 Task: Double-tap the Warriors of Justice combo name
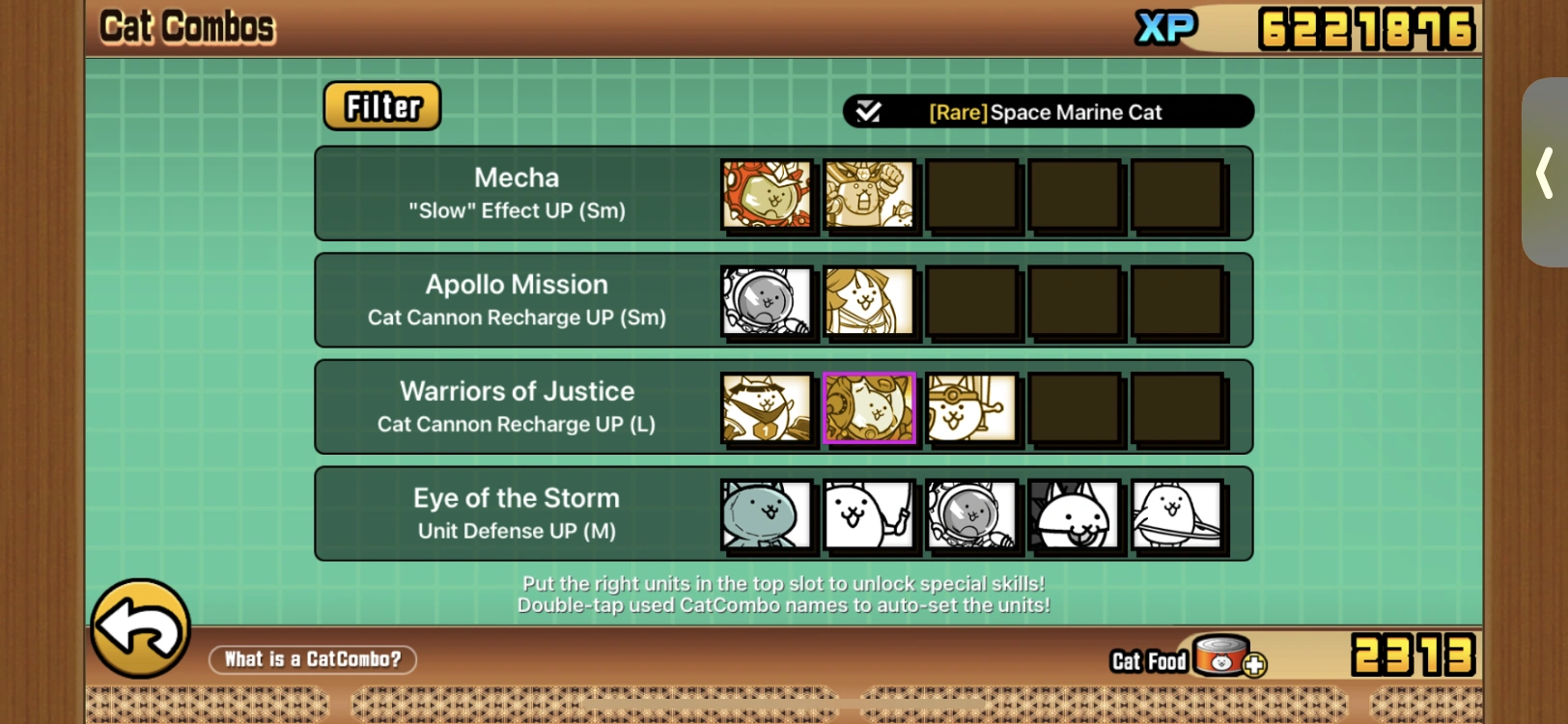(x=518, y=391)
